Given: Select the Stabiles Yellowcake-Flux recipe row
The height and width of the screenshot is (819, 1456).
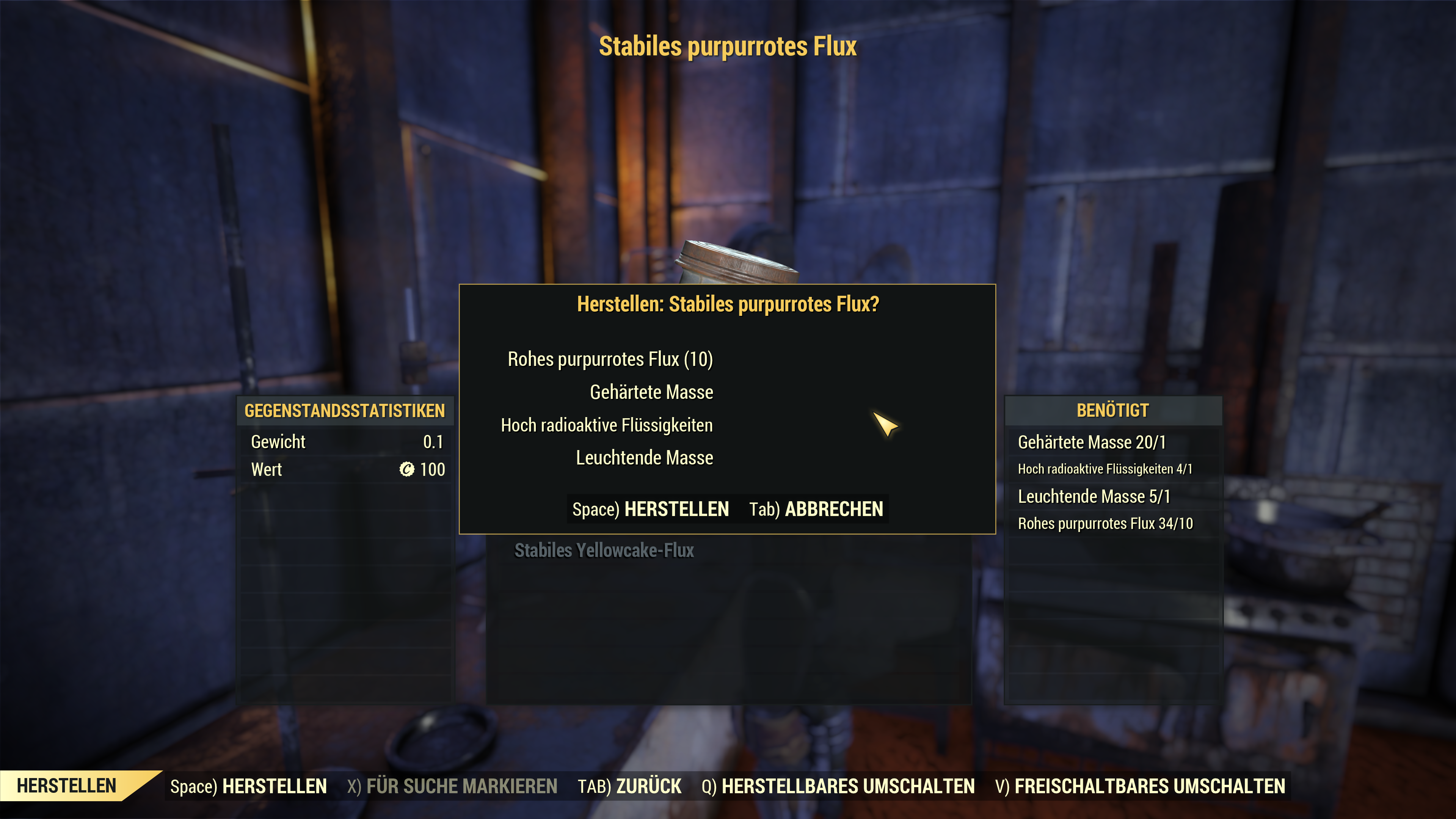Looking at the screenshot, I should pos(604,551).
